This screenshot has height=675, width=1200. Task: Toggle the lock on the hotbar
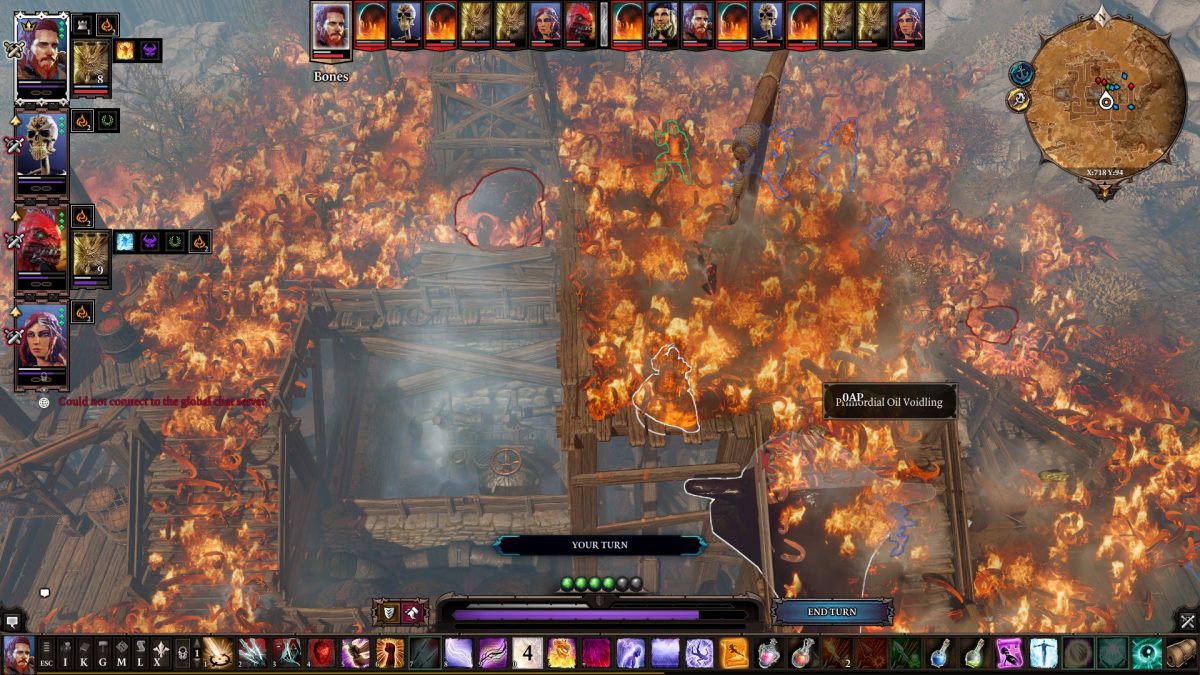pyautogui.click(x=182, y=654)
